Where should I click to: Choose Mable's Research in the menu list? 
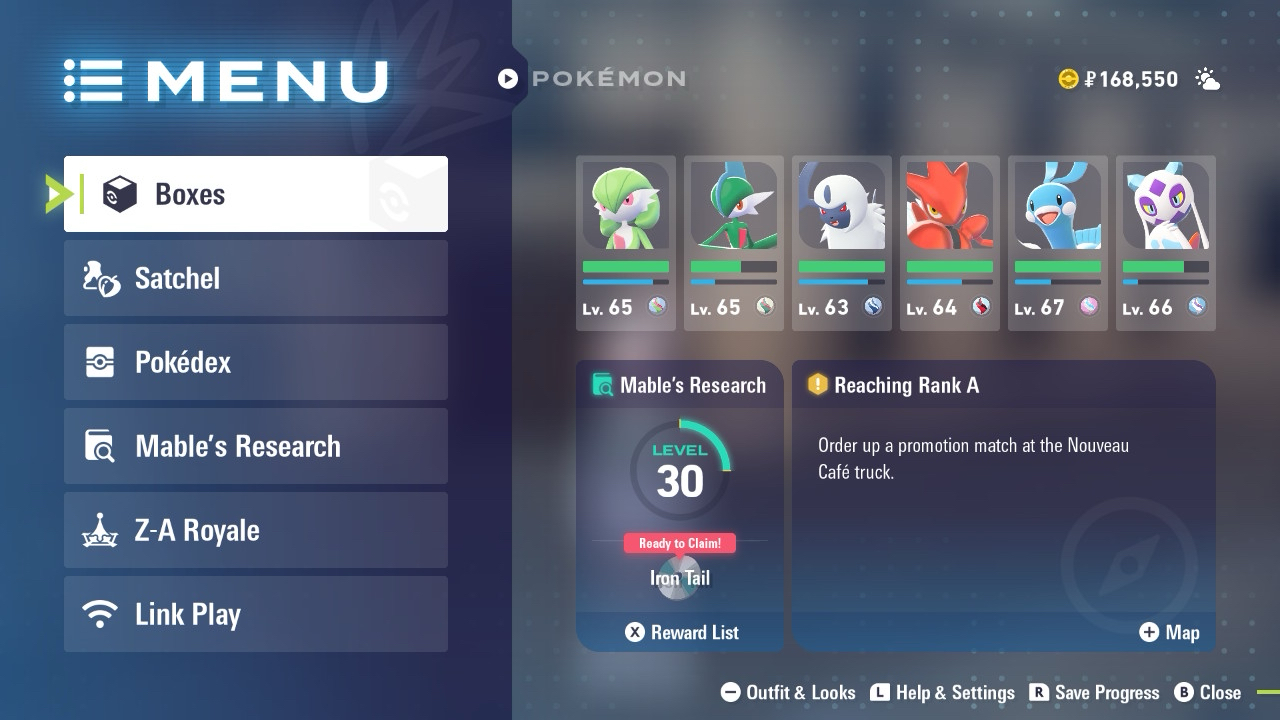point(255,446)
